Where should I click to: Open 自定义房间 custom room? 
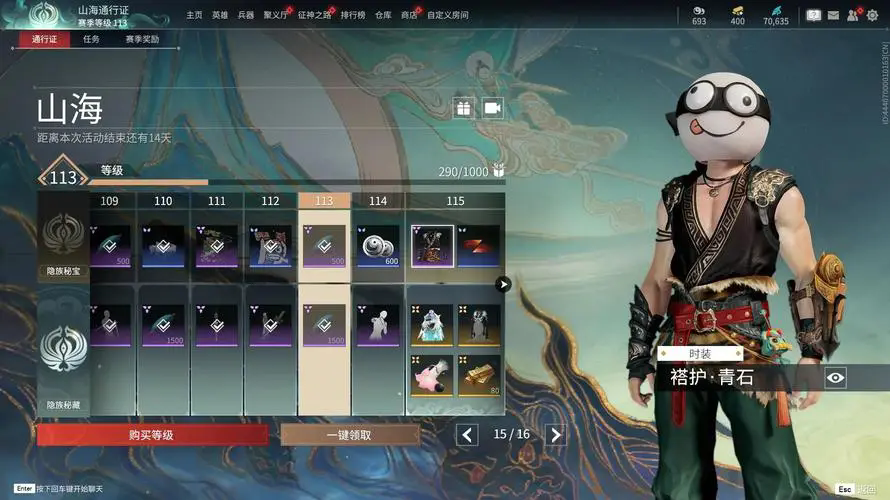(448, 15)
